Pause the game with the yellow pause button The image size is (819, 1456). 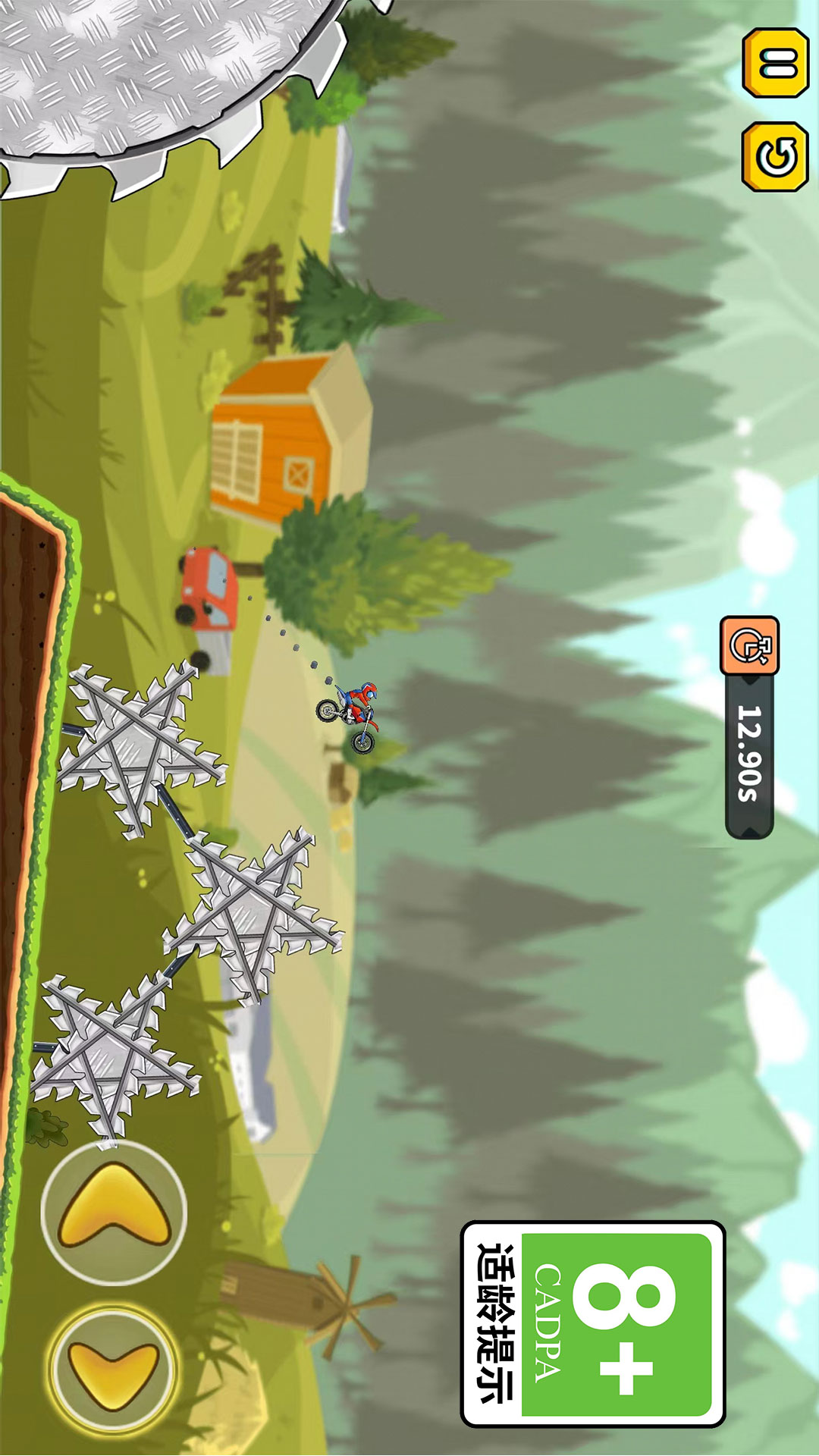(x=775, y=63)
